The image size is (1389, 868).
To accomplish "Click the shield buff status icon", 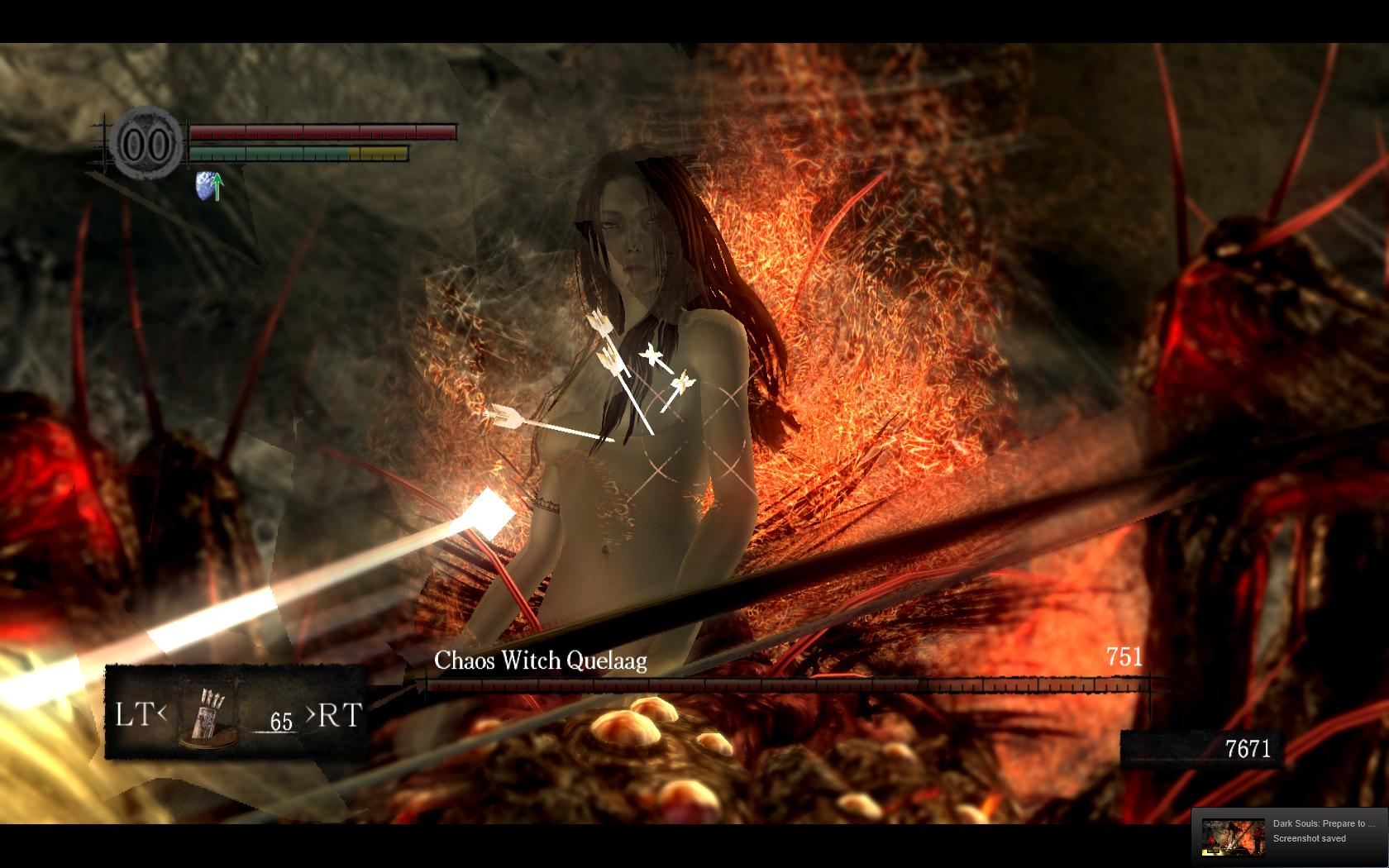I will coord(208,186).
